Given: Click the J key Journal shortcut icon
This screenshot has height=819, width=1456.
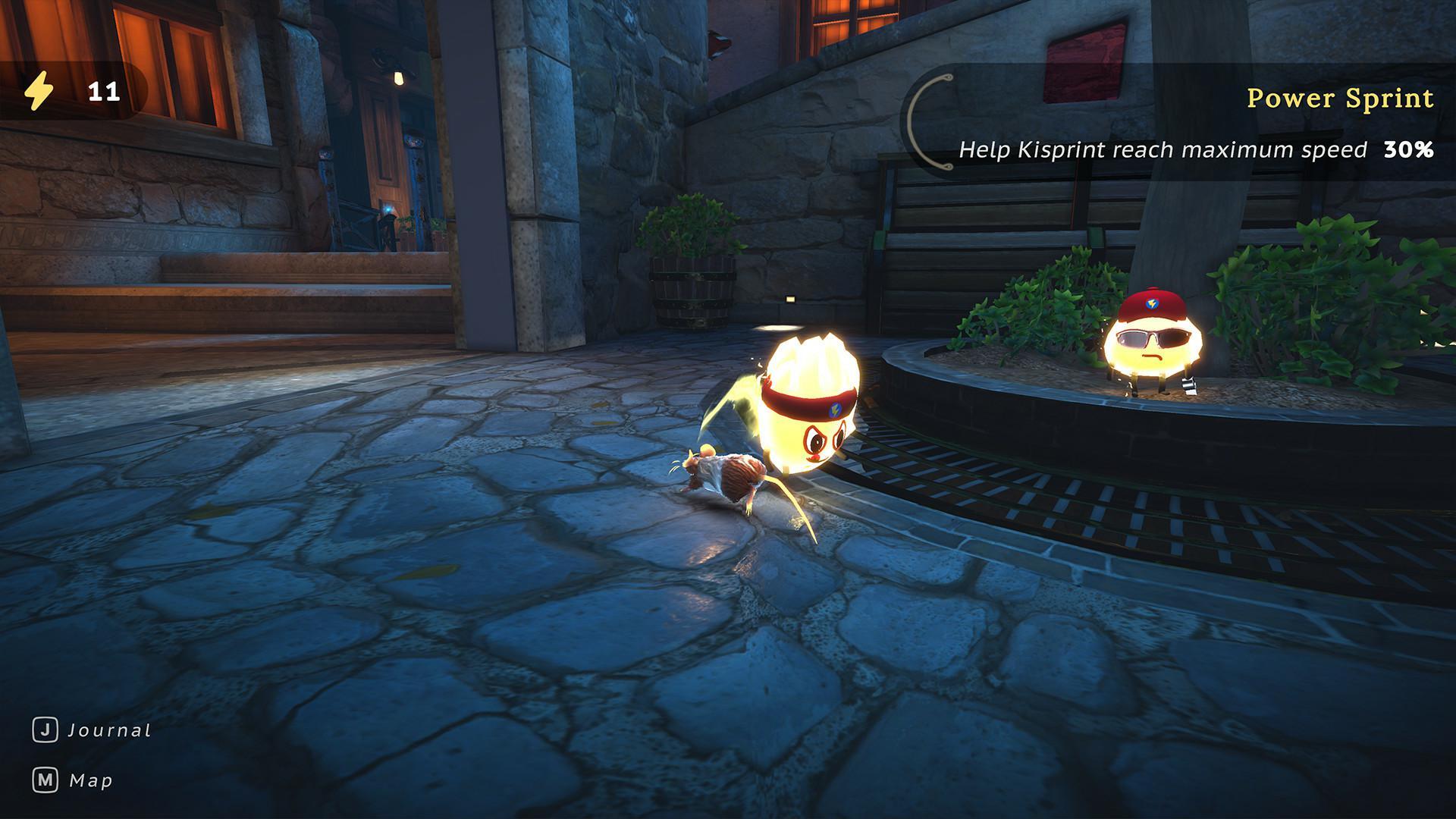Looking at the screenshot, I should [46, 730].
